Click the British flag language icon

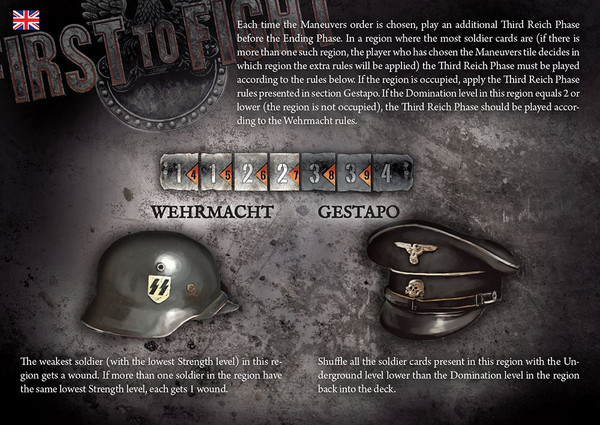click(26, 19)
